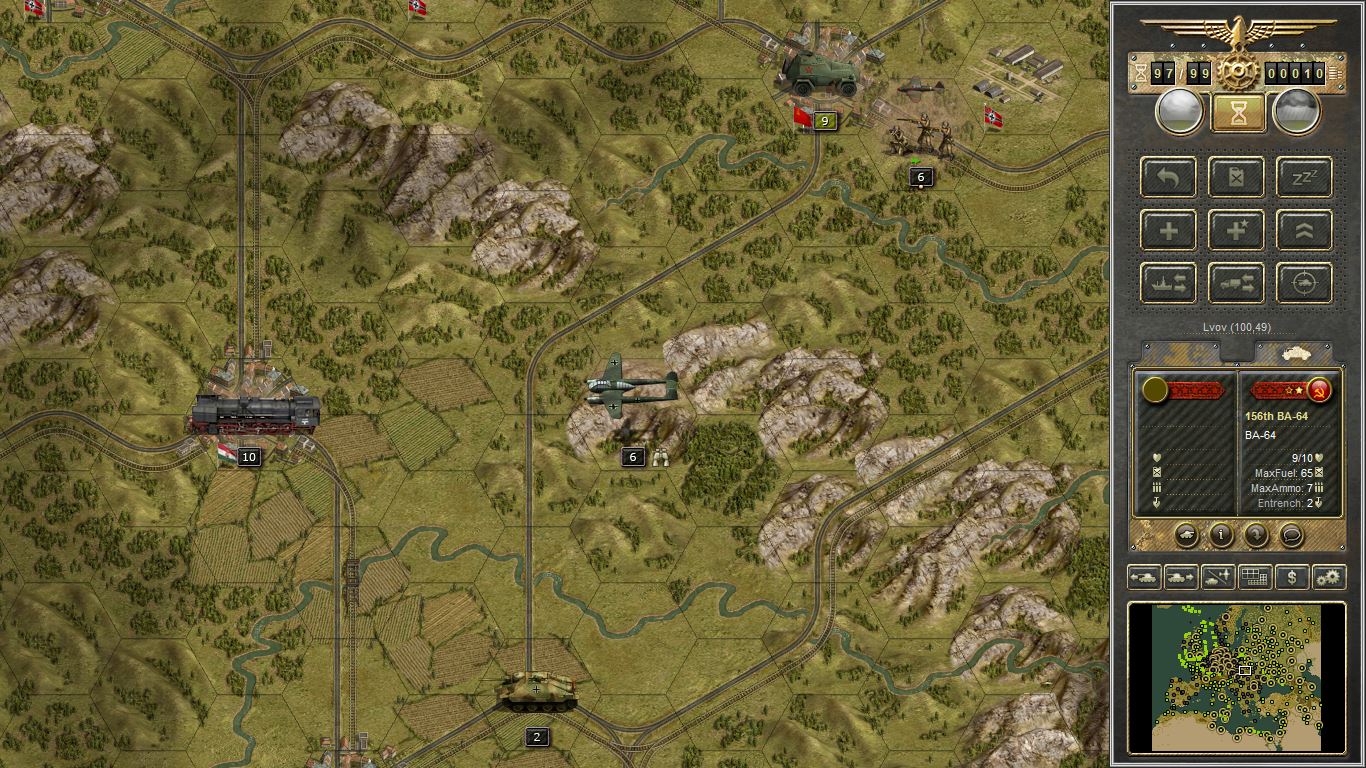Click the undo move icon

tap(1167, 177)
